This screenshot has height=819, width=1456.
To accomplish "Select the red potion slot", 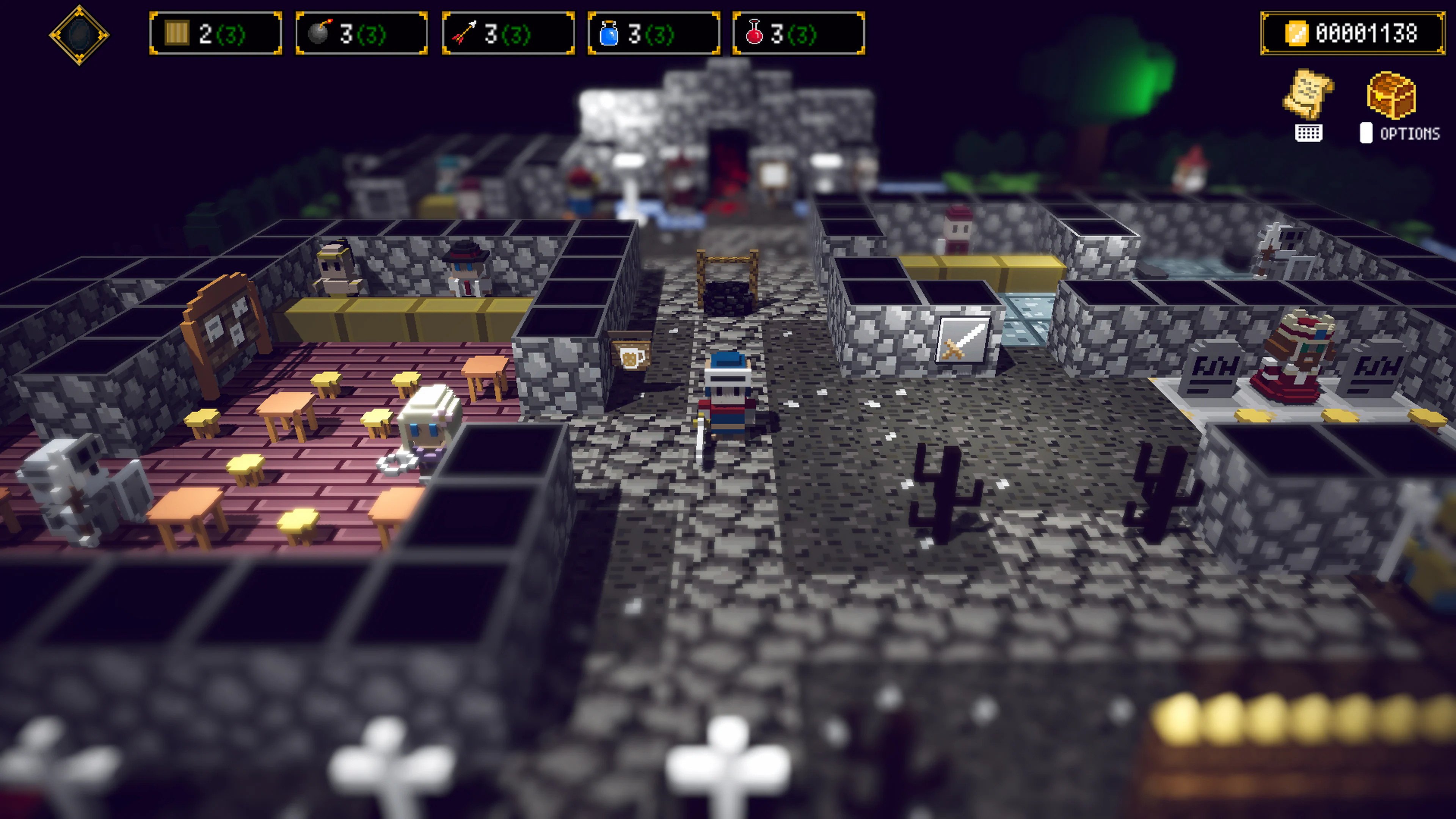I will (x=798, y=34).
